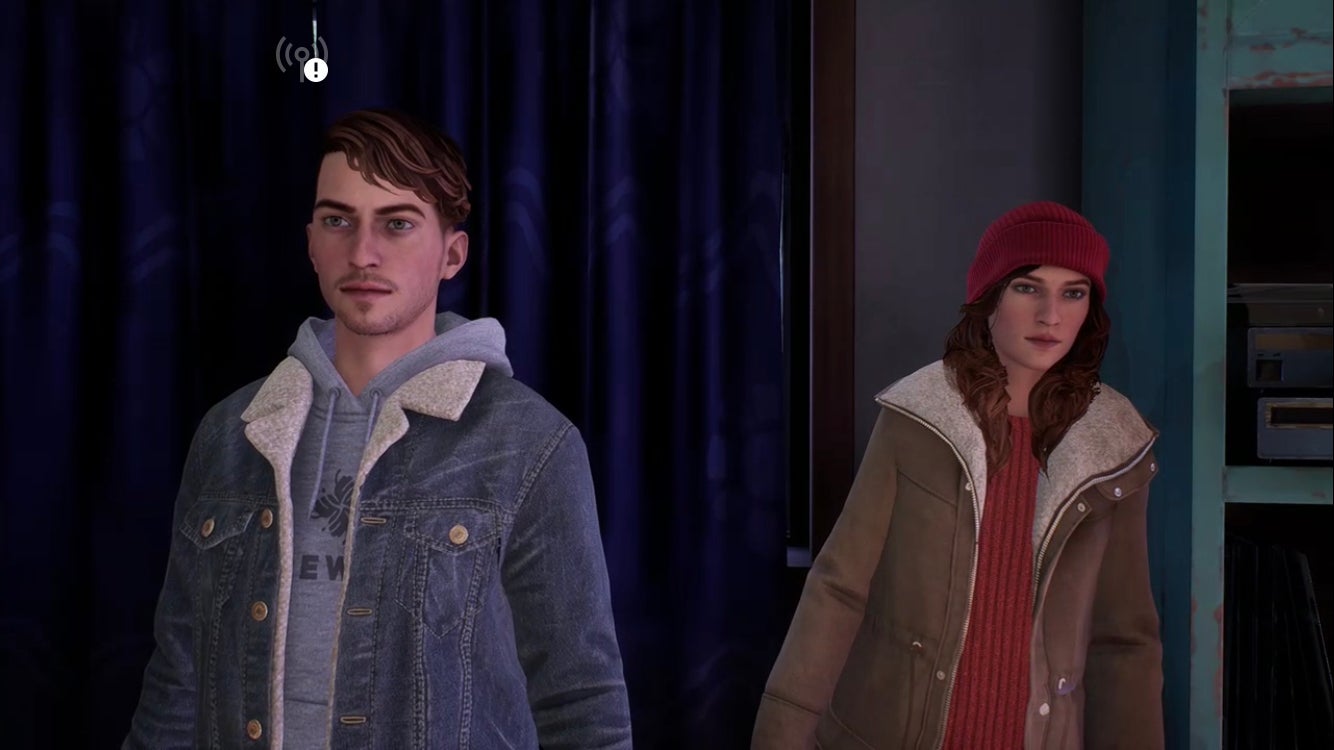The width and height of the screenshot is (1334, 750).
Task: Select the signal waves of the connectivity indicator
Action: pyautogui.click(x=285, y=50)
